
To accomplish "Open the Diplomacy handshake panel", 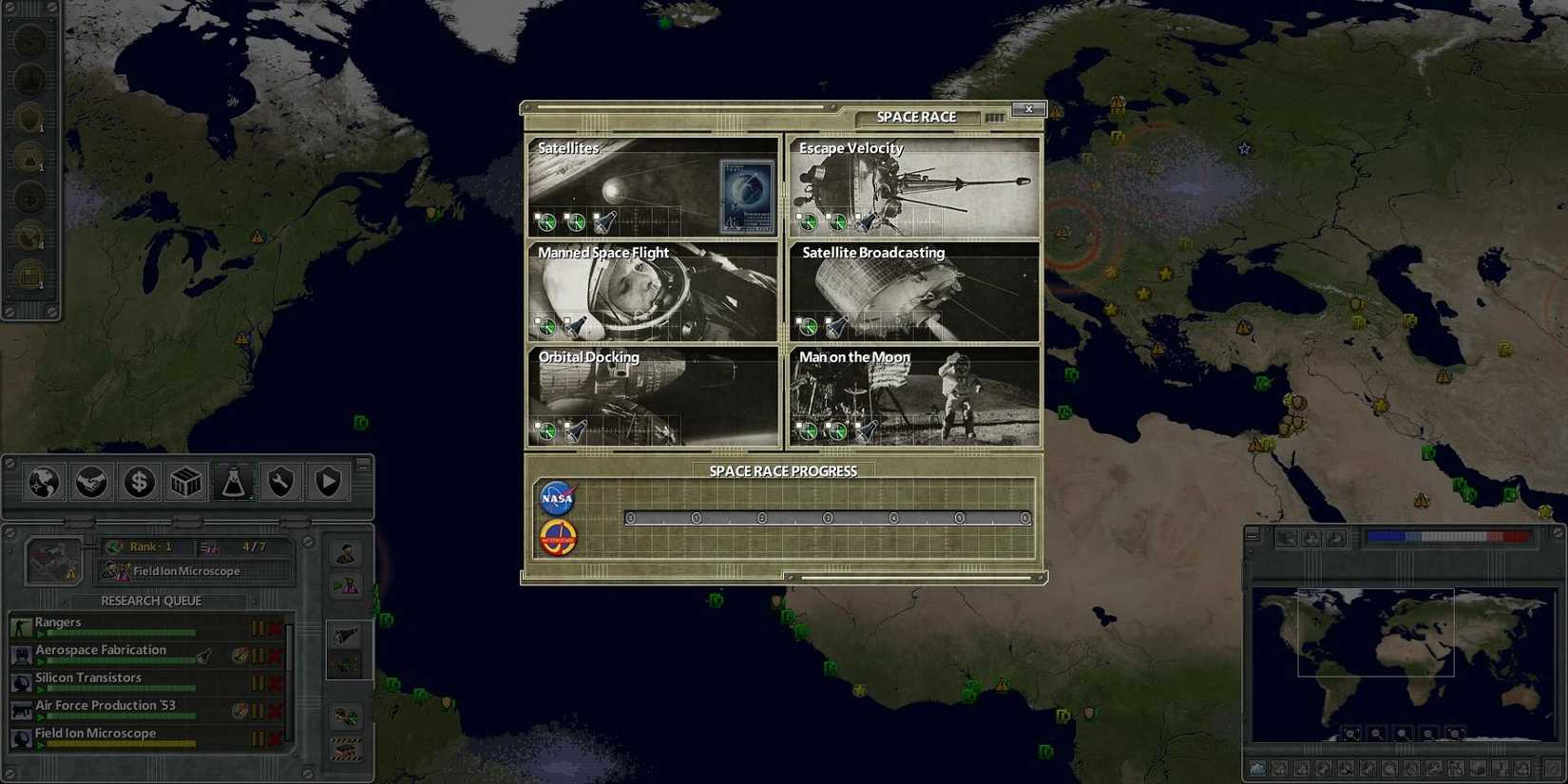I will [92, 482].
